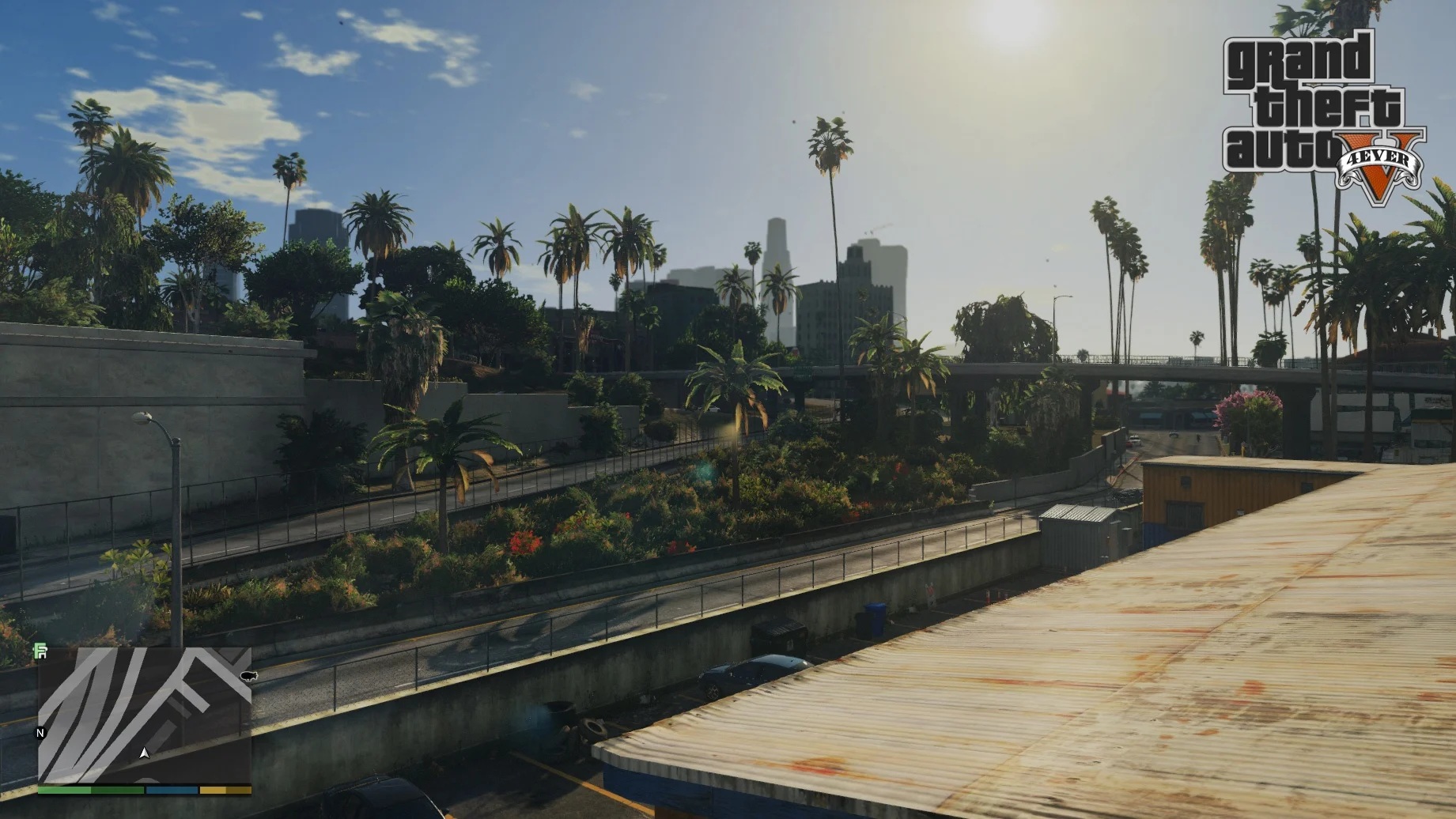The width and height of the screenshot is (1456, 819).
Task: Click the blue bar segment as an armor slider
Action: pos(172,789)
